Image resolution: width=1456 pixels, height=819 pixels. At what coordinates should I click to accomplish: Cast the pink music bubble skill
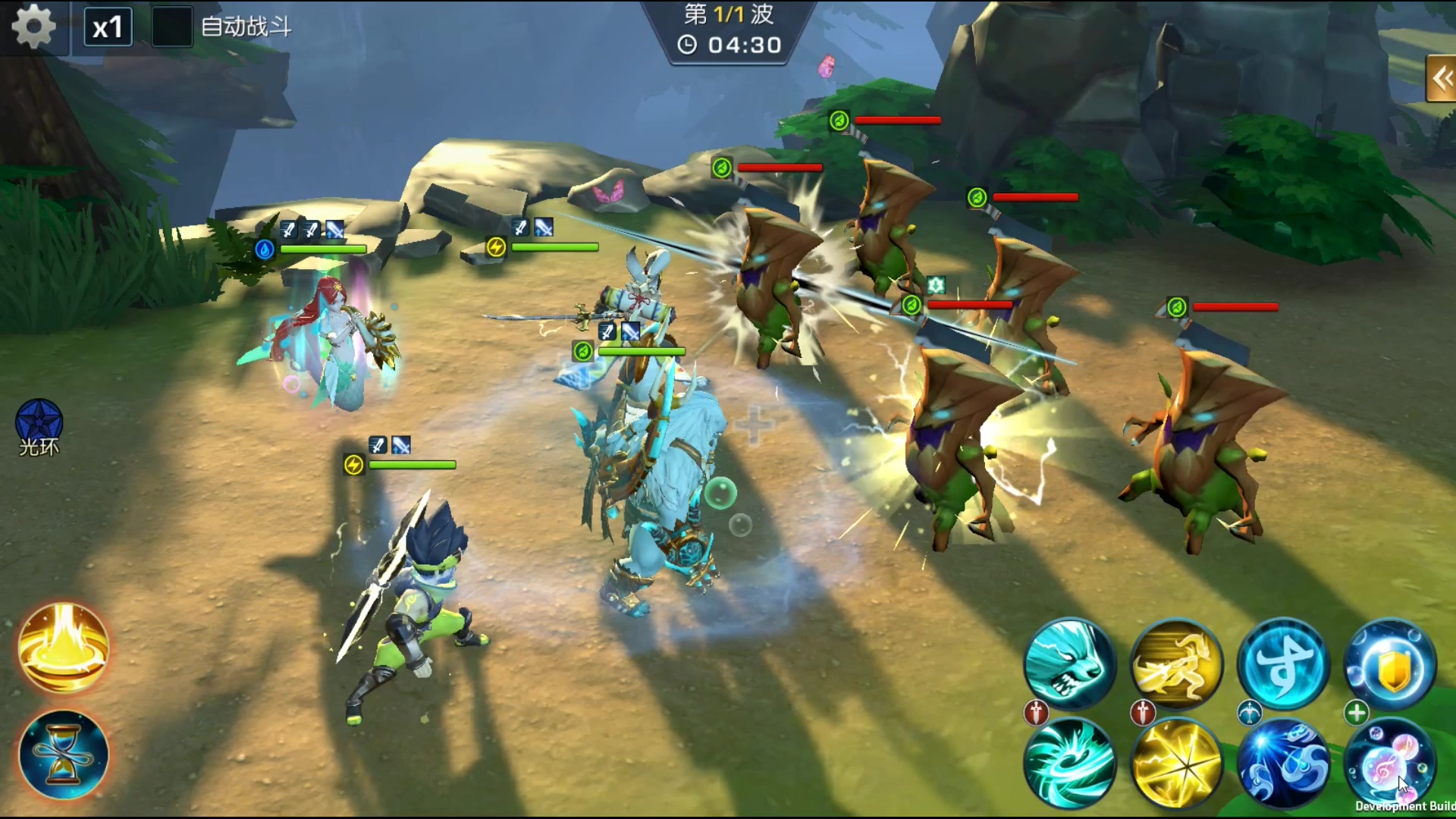pos(1390,763)
